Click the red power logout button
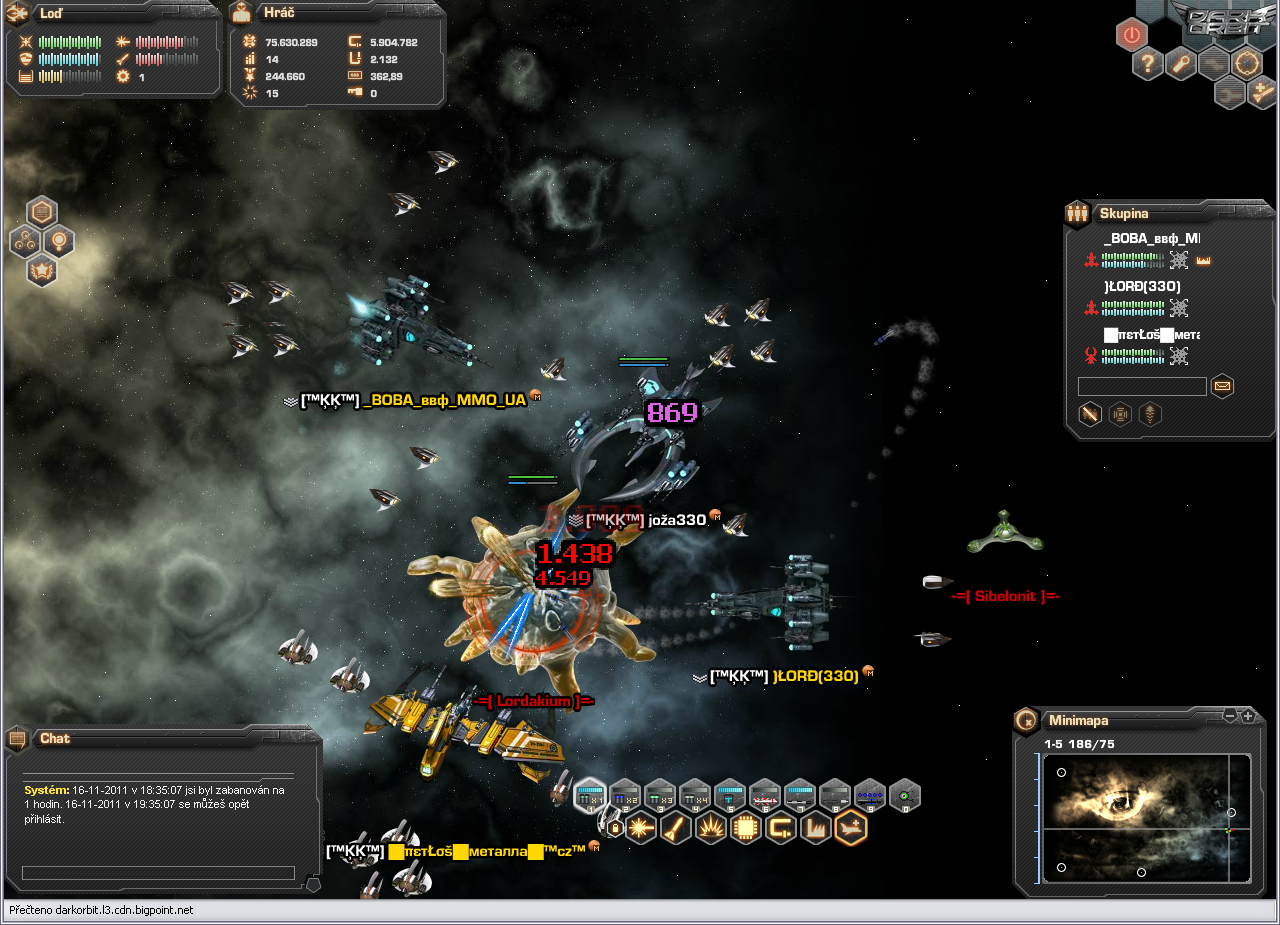The image size is (1280, 925). [1131, 35]
